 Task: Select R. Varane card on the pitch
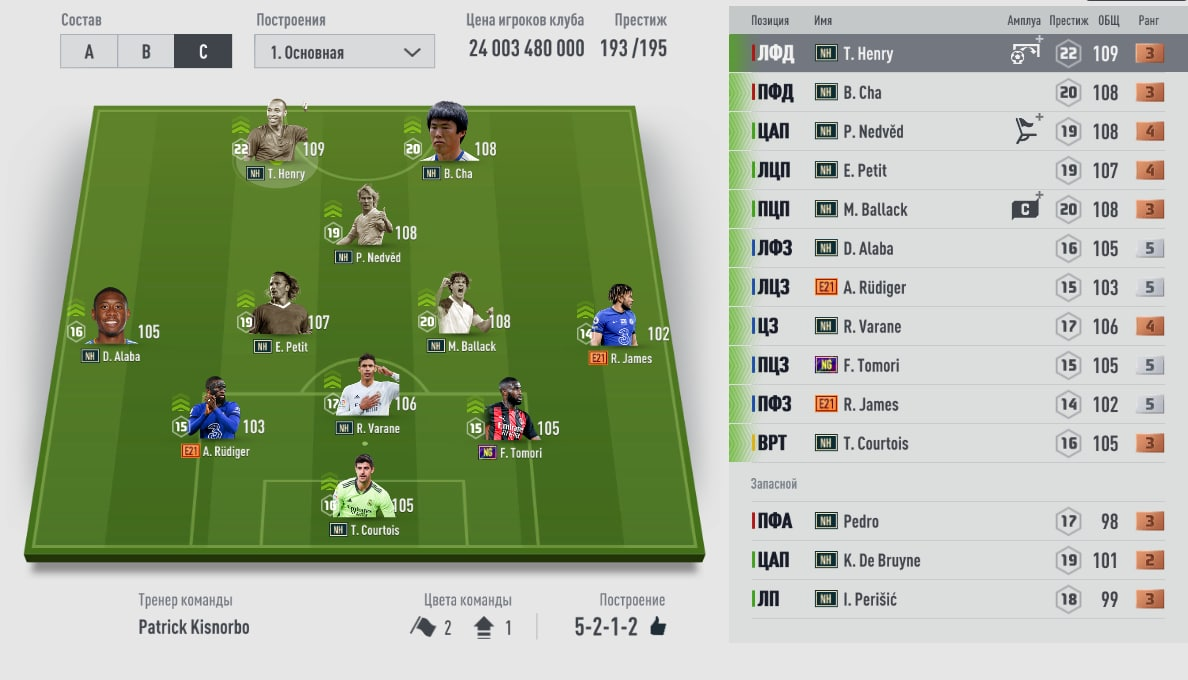point(365,395)
